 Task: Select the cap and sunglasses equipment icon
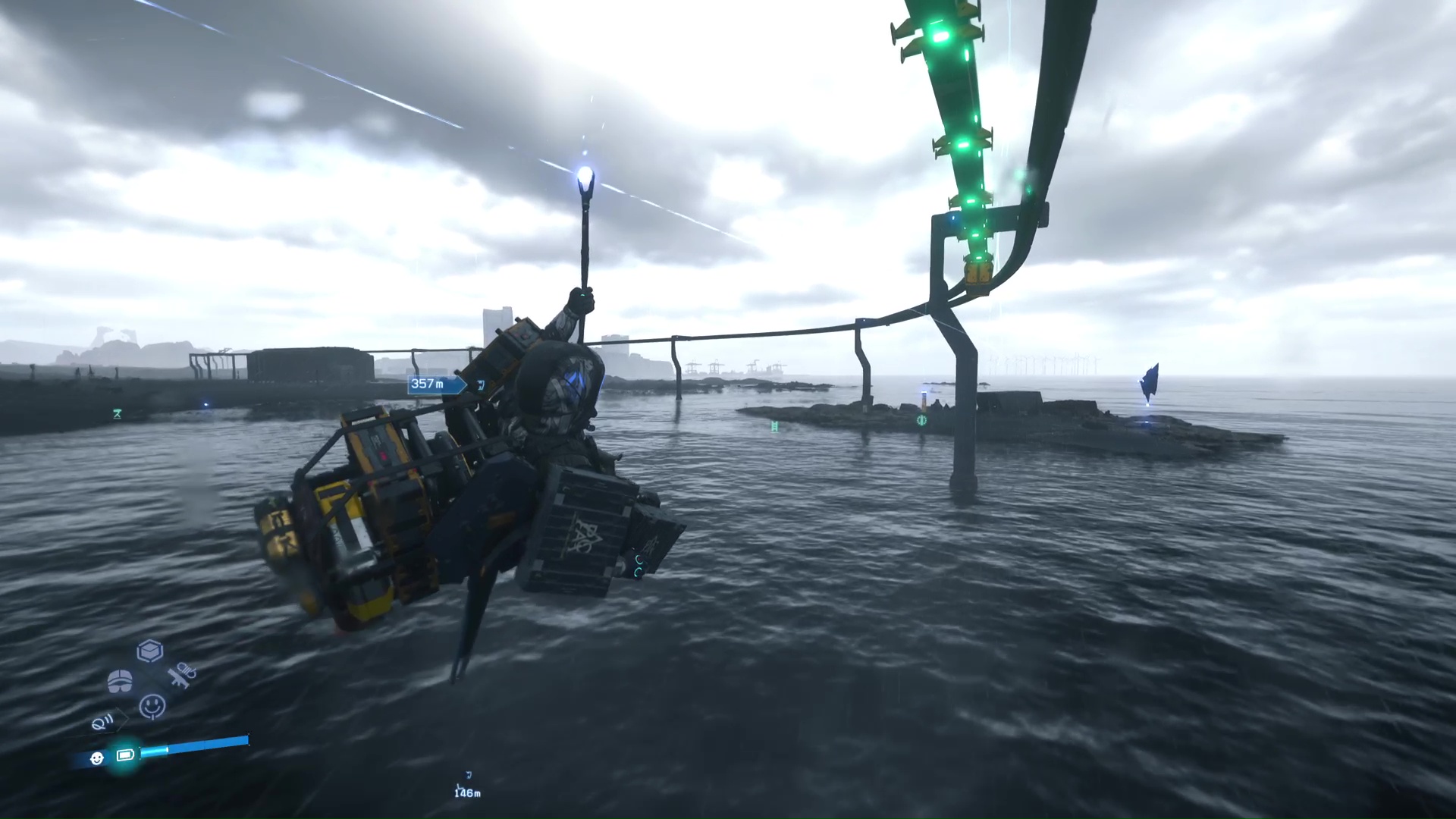[120, 681]
